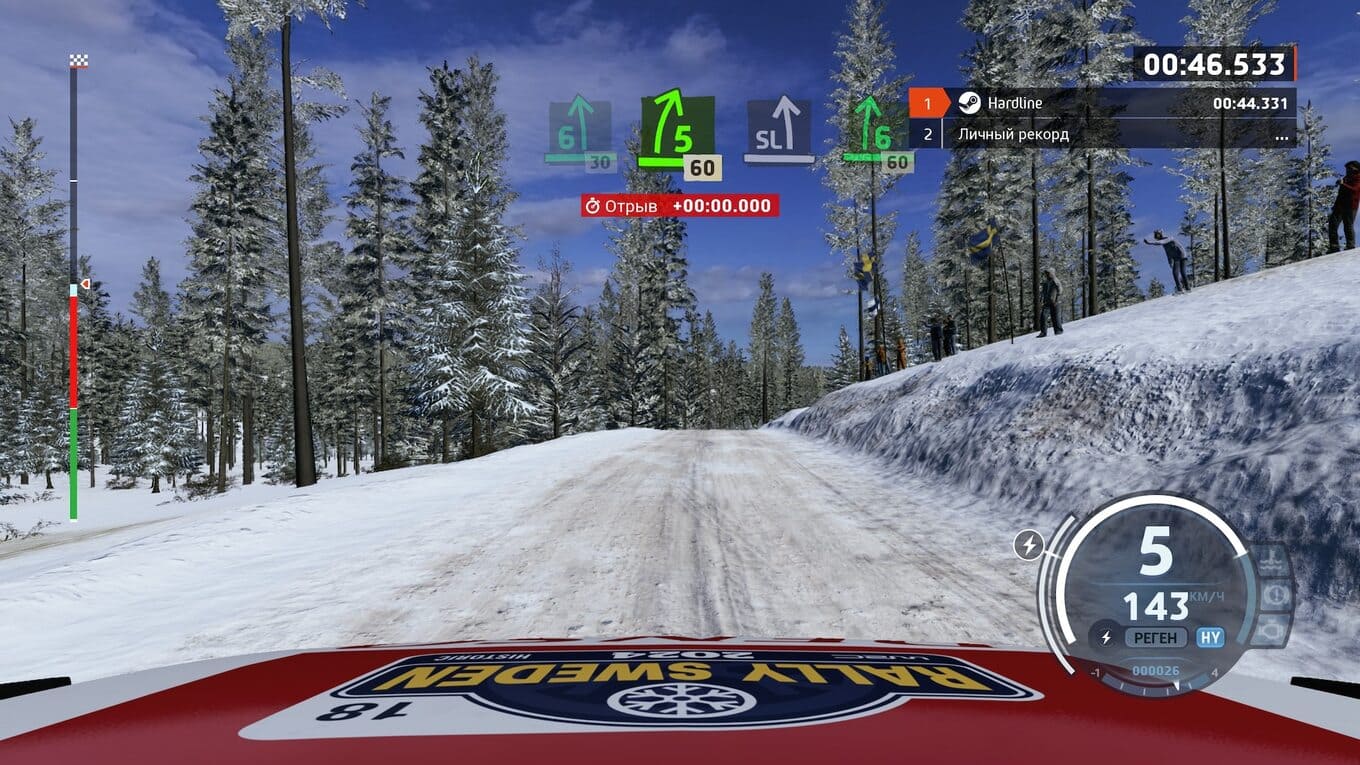Toggle the blue HY hybrid badge
Image resolution: width=1360 pixels, height=765 pixels.
[1210, 637]
